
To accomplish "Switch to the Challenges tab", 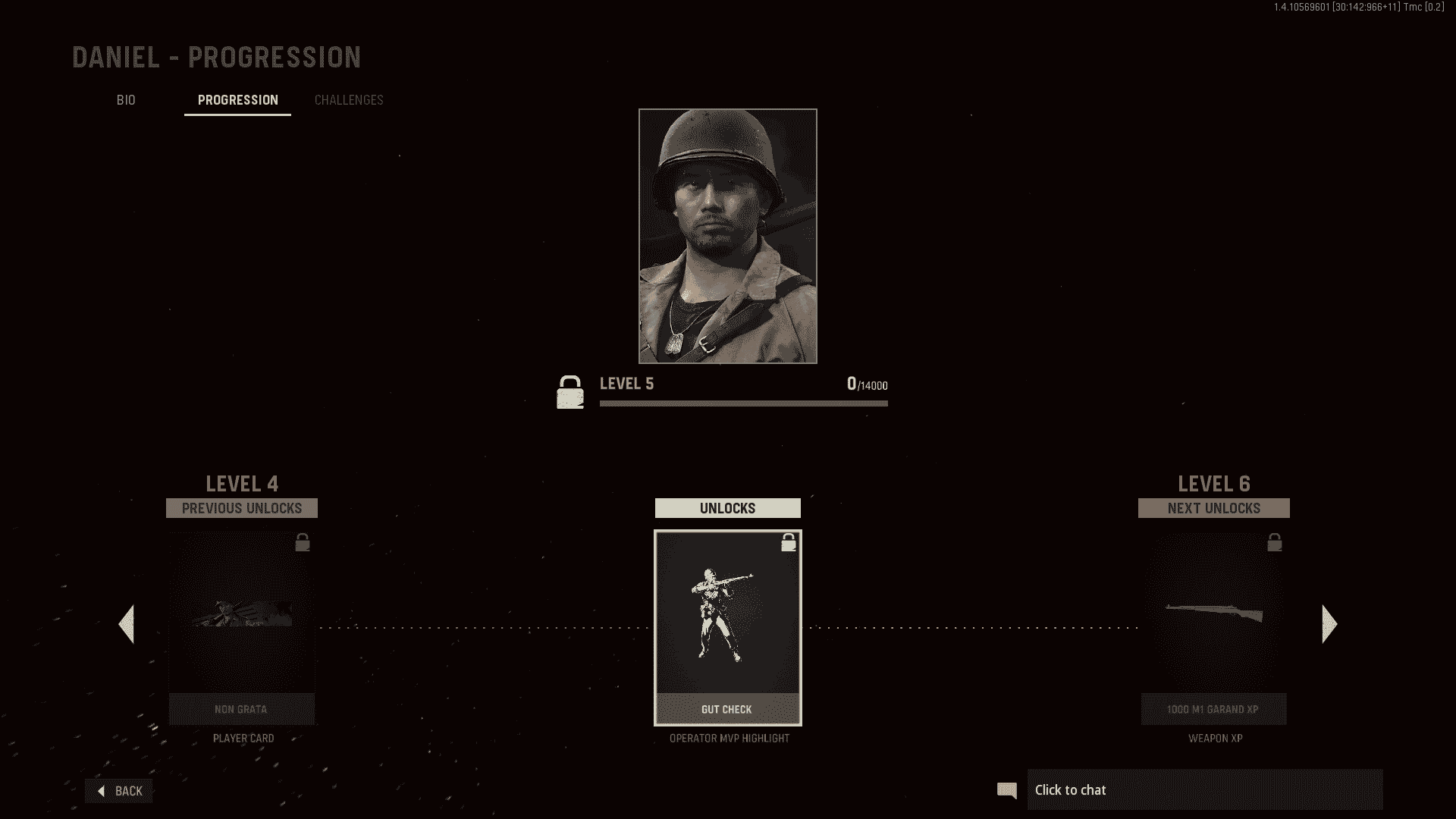I will [349, 99].
